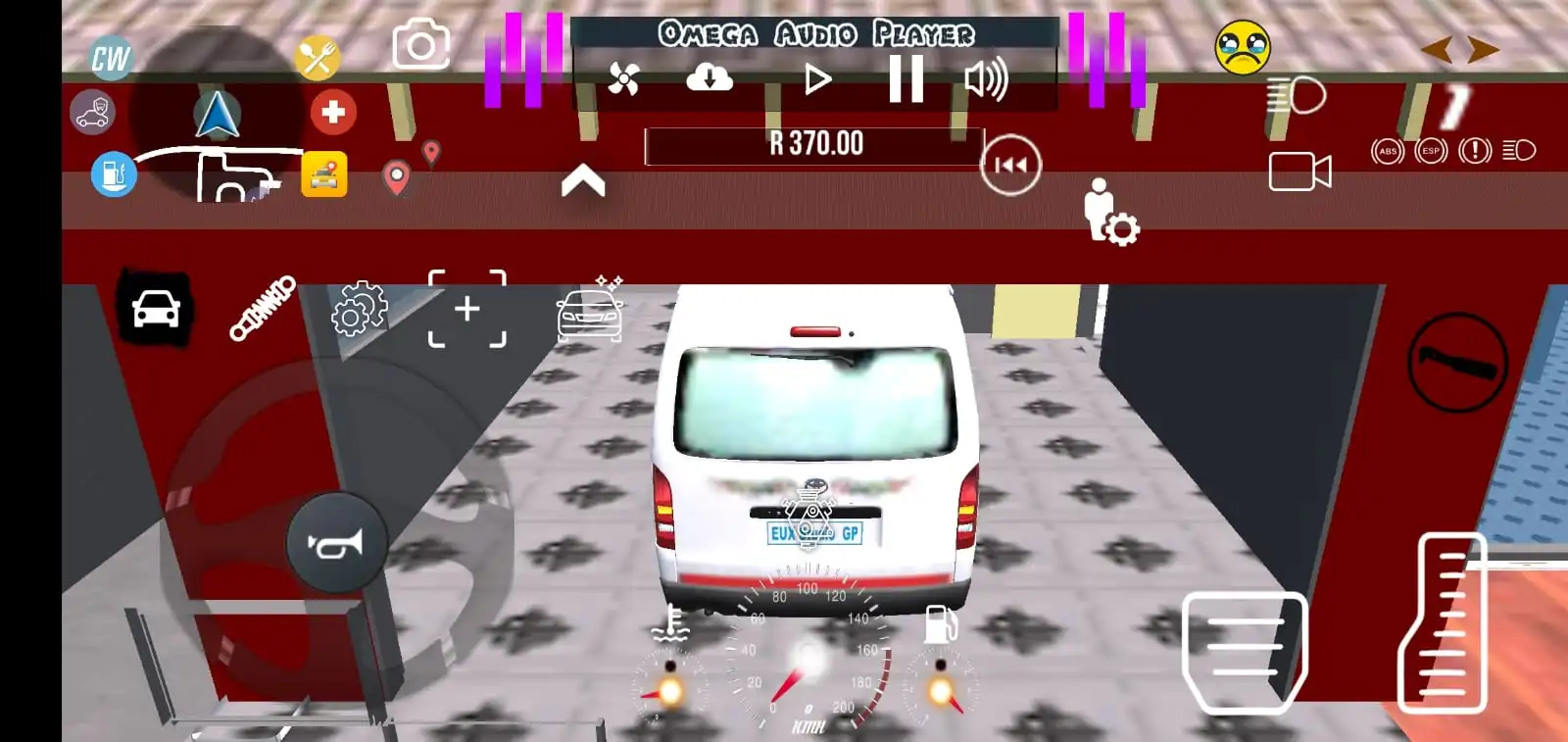Pause the audio player
This screenshot has height=742, width=1568.
pyautogui.click(x=906, y=78)
